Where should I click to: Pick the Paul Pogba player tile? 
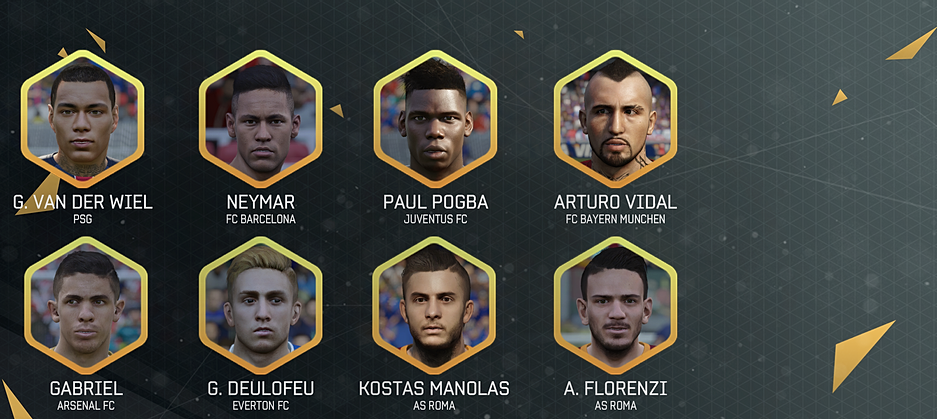tap(435, 117)
